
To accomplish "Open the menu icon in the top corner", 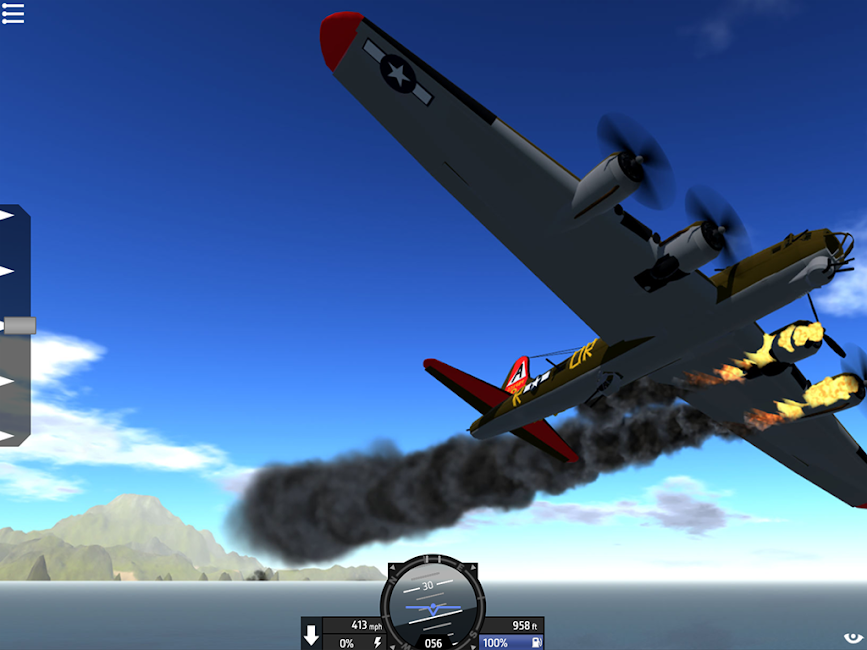I will pos(13,12).
